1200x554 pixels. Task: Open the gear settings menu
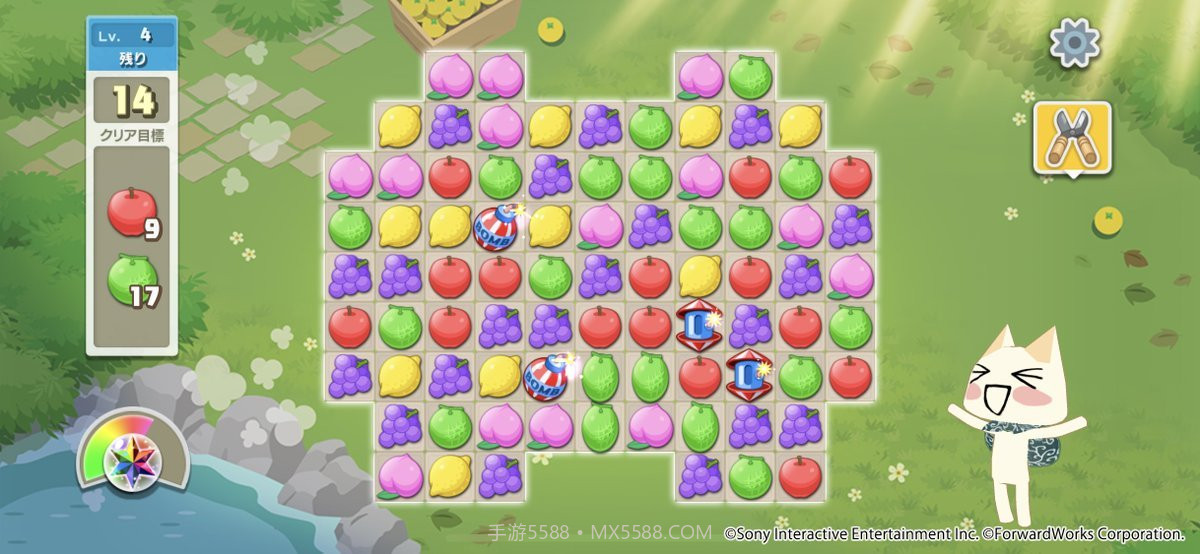click(1074, 42)
